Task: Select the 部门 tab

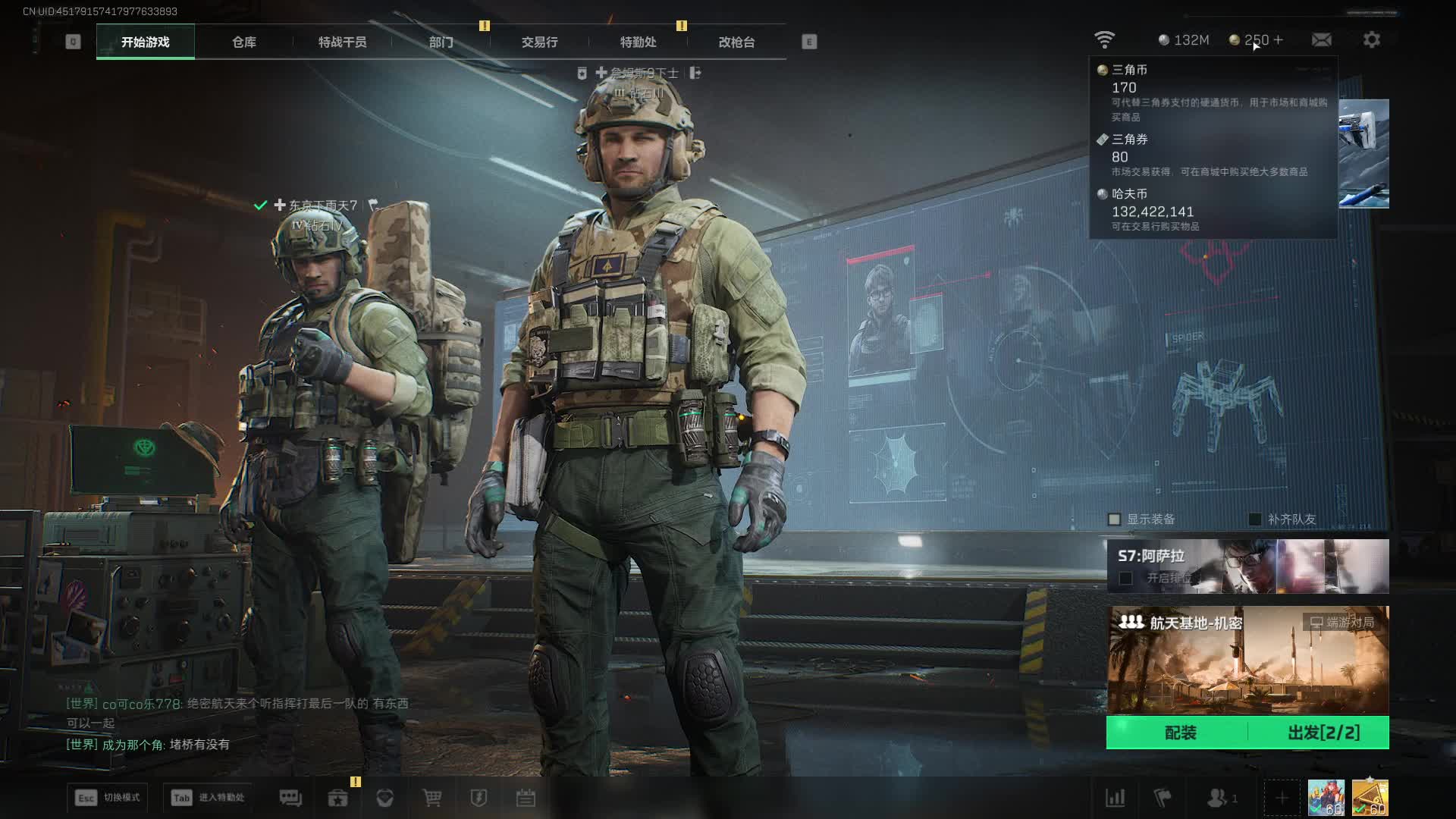Action: tap(441, 42)
